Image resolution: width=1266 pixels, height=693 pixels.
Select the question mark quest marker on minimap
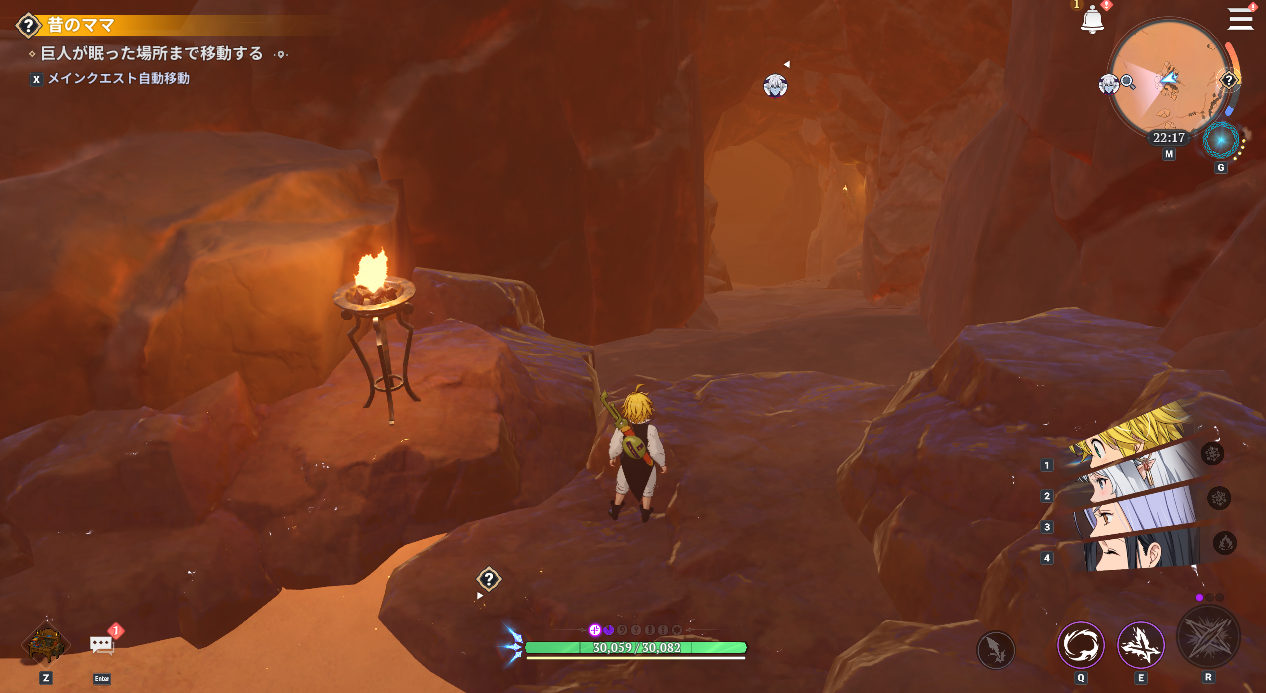(x=1229, y=80)
